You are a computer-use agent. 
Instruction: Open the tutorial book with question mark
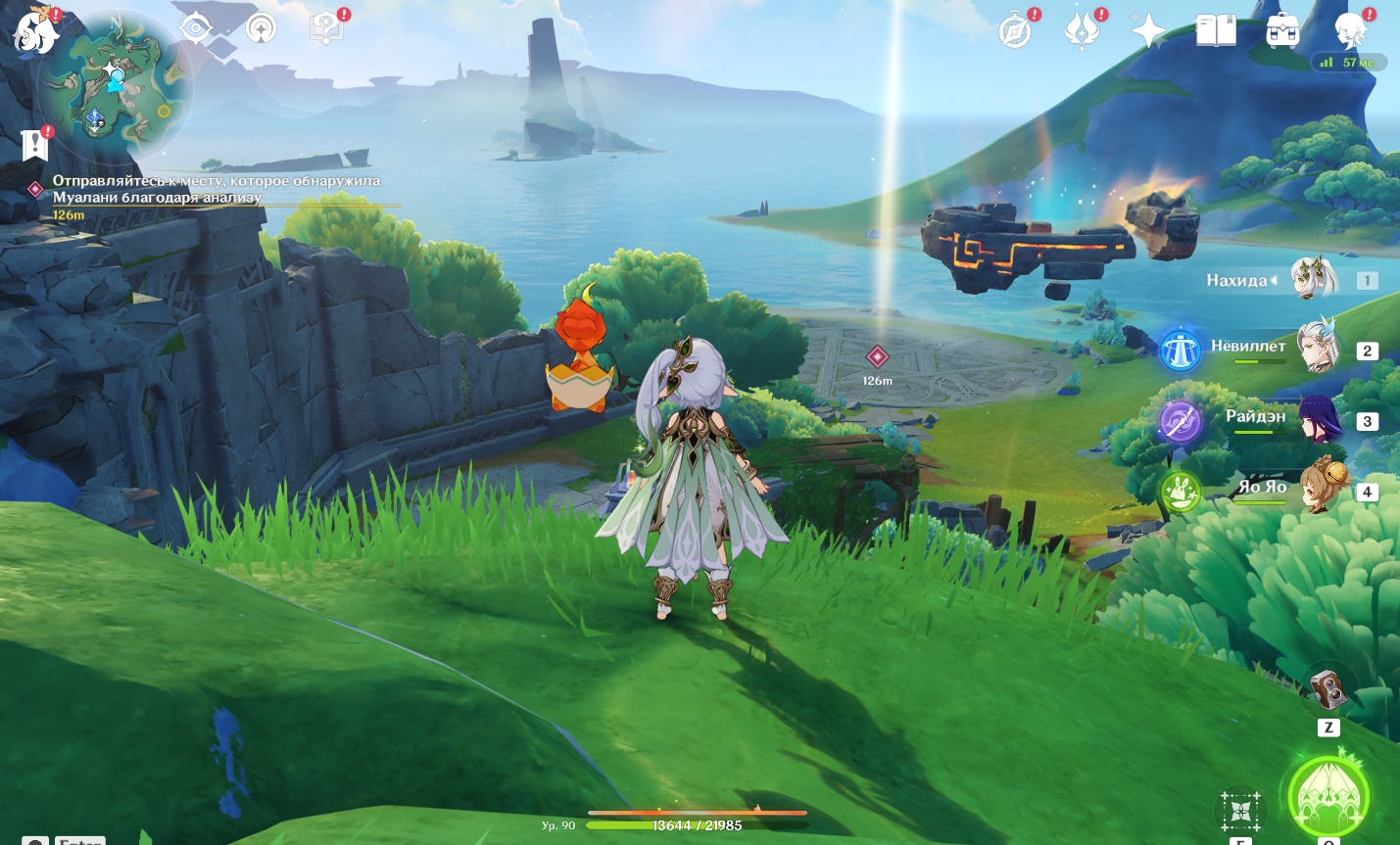tap(325, 29)
